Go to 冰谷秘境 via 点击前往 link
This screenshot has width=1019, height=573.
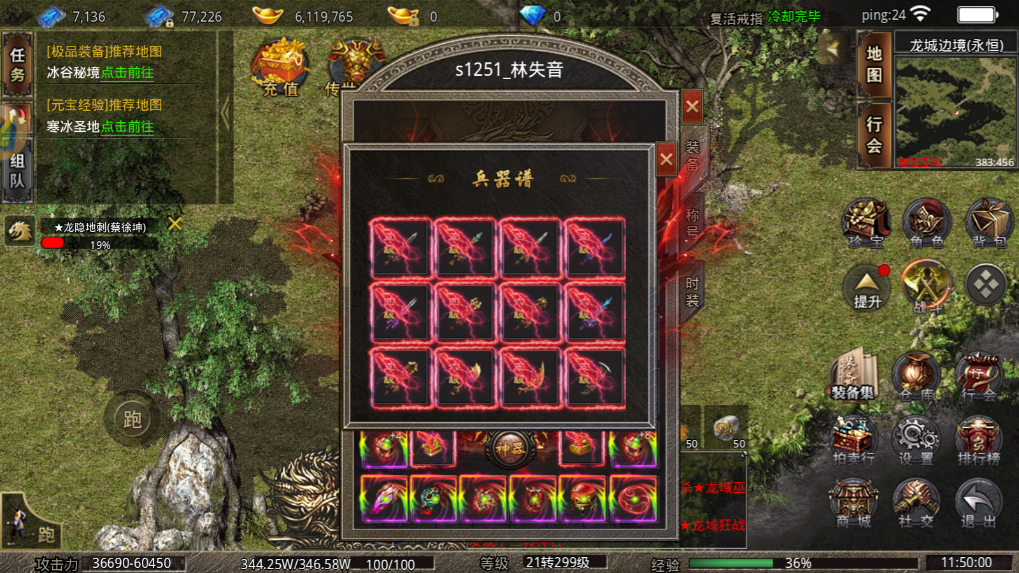click(x=127, y=73)
